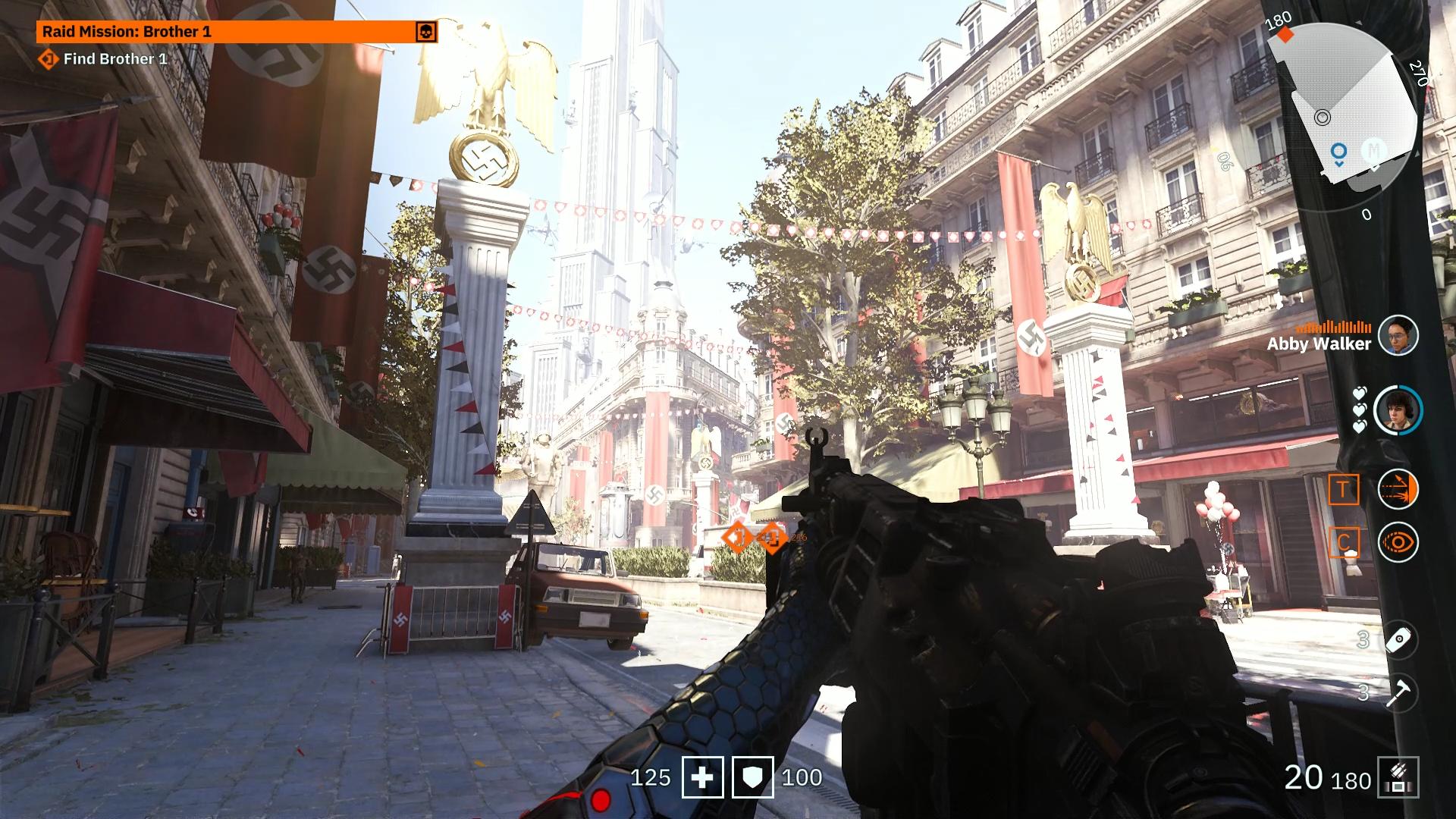Viewport: 1456px width, 819px height.
Task: Click the weapon fire-mode icon by ammo
Action: click(x=1398, y=777)
